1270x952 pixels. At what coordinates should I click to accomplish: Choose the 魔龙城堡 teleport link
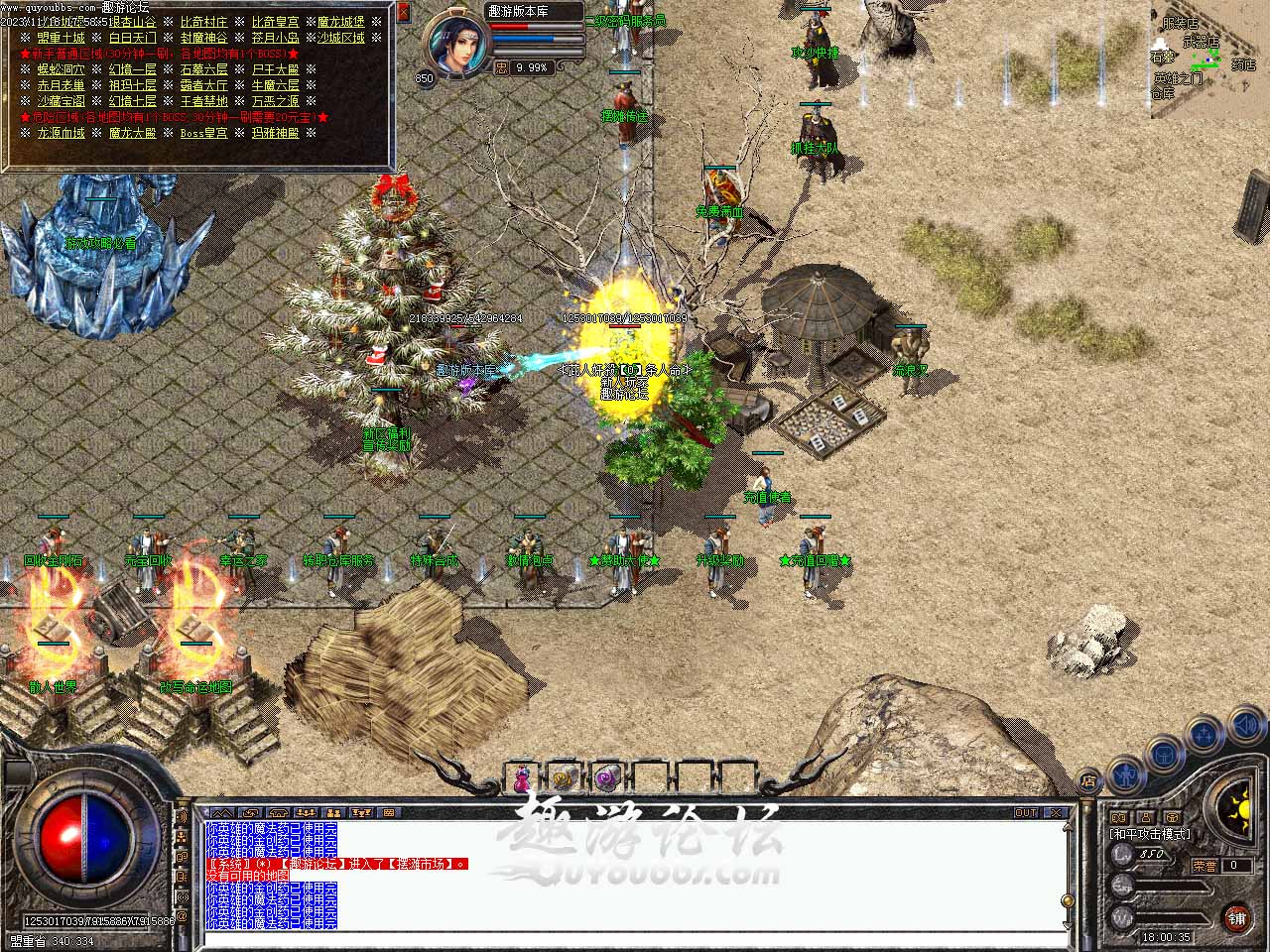(340, 22)
